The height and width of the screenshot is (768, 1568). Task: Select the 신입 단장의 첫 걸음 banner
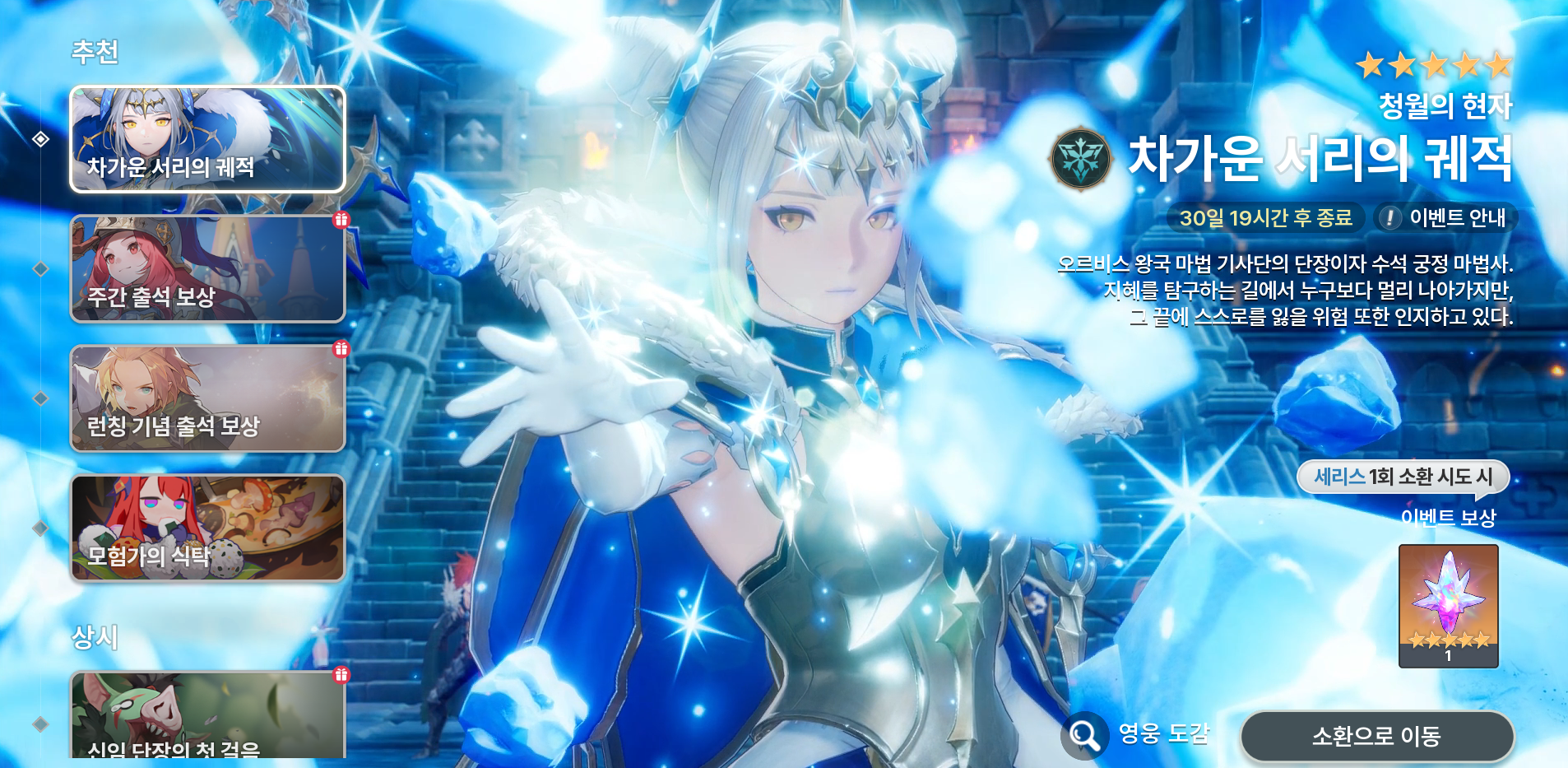coord(207,714)
